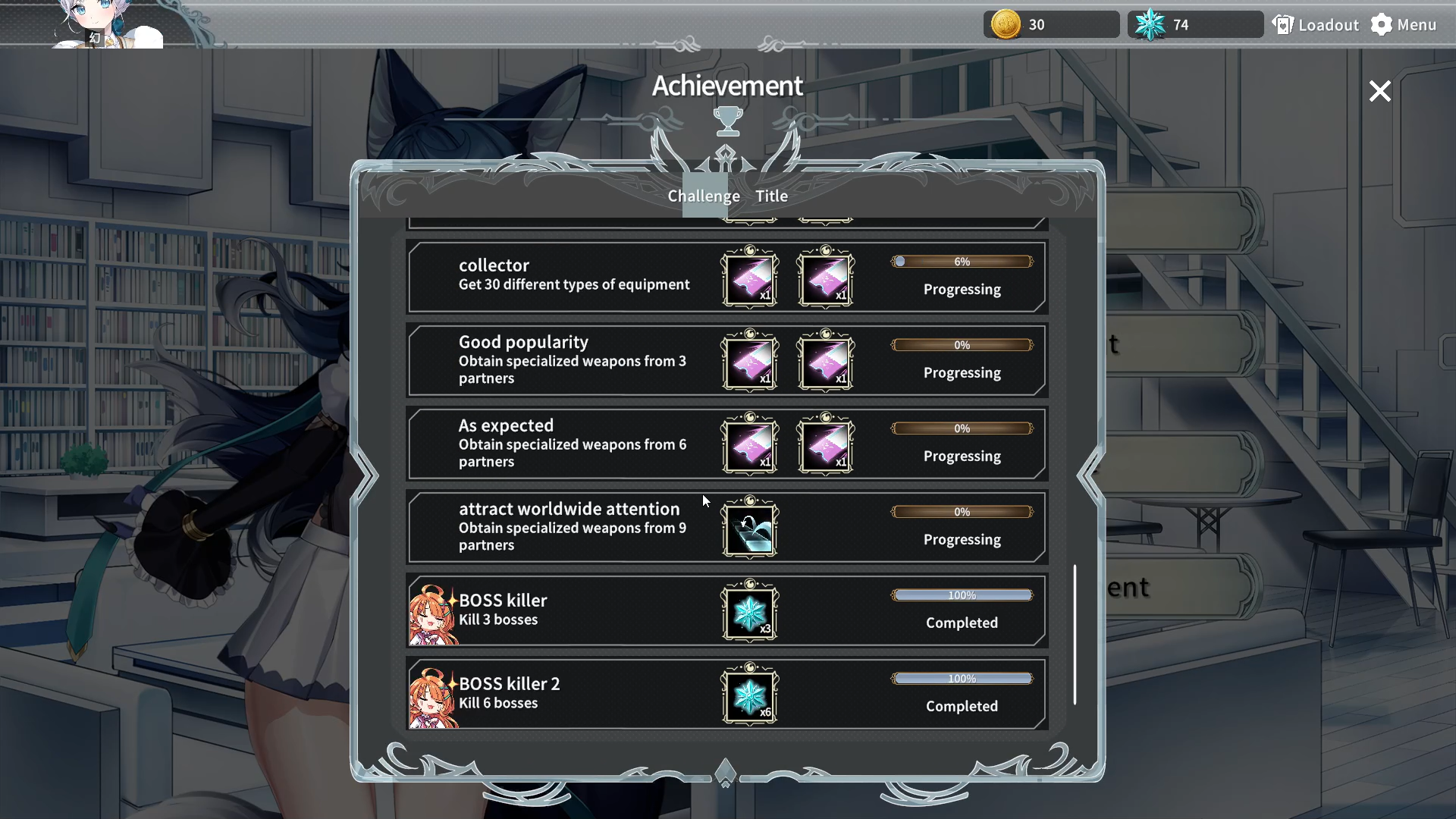Click the diamond arrow at panel bottom

(x=726, y=771)
